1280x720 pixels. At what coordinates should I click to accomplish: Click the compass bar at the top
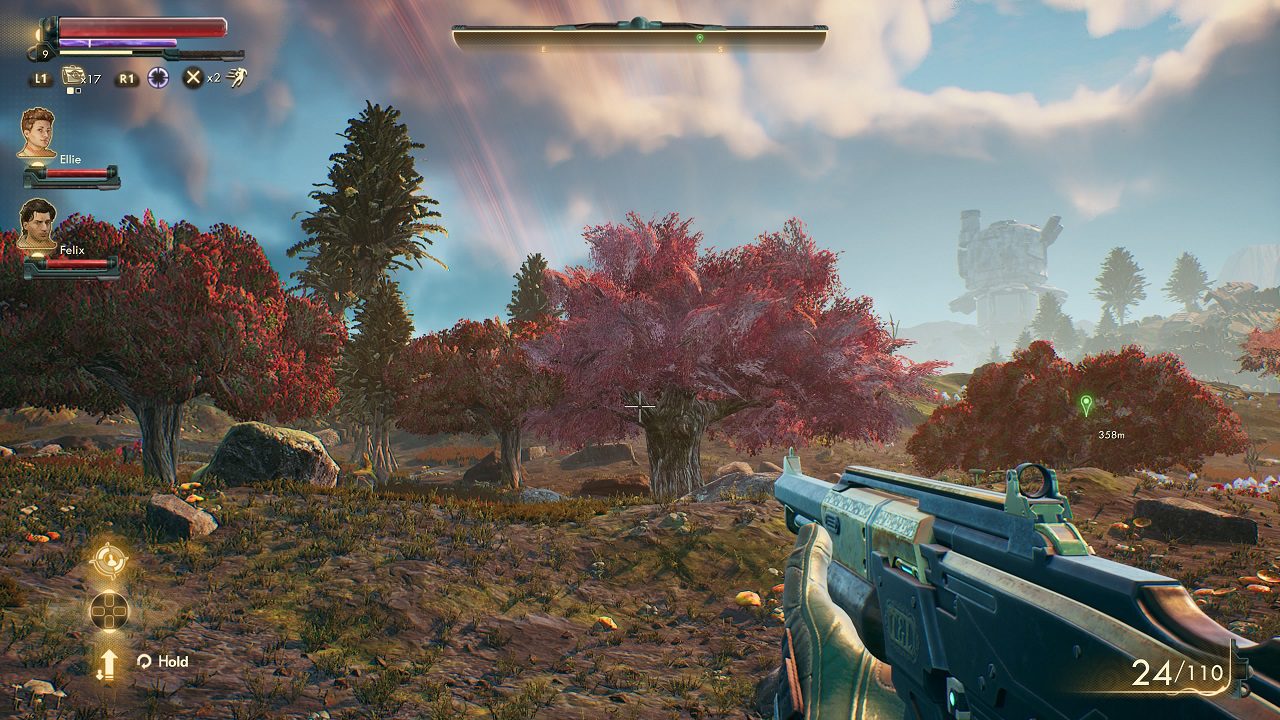coord(640,38)
